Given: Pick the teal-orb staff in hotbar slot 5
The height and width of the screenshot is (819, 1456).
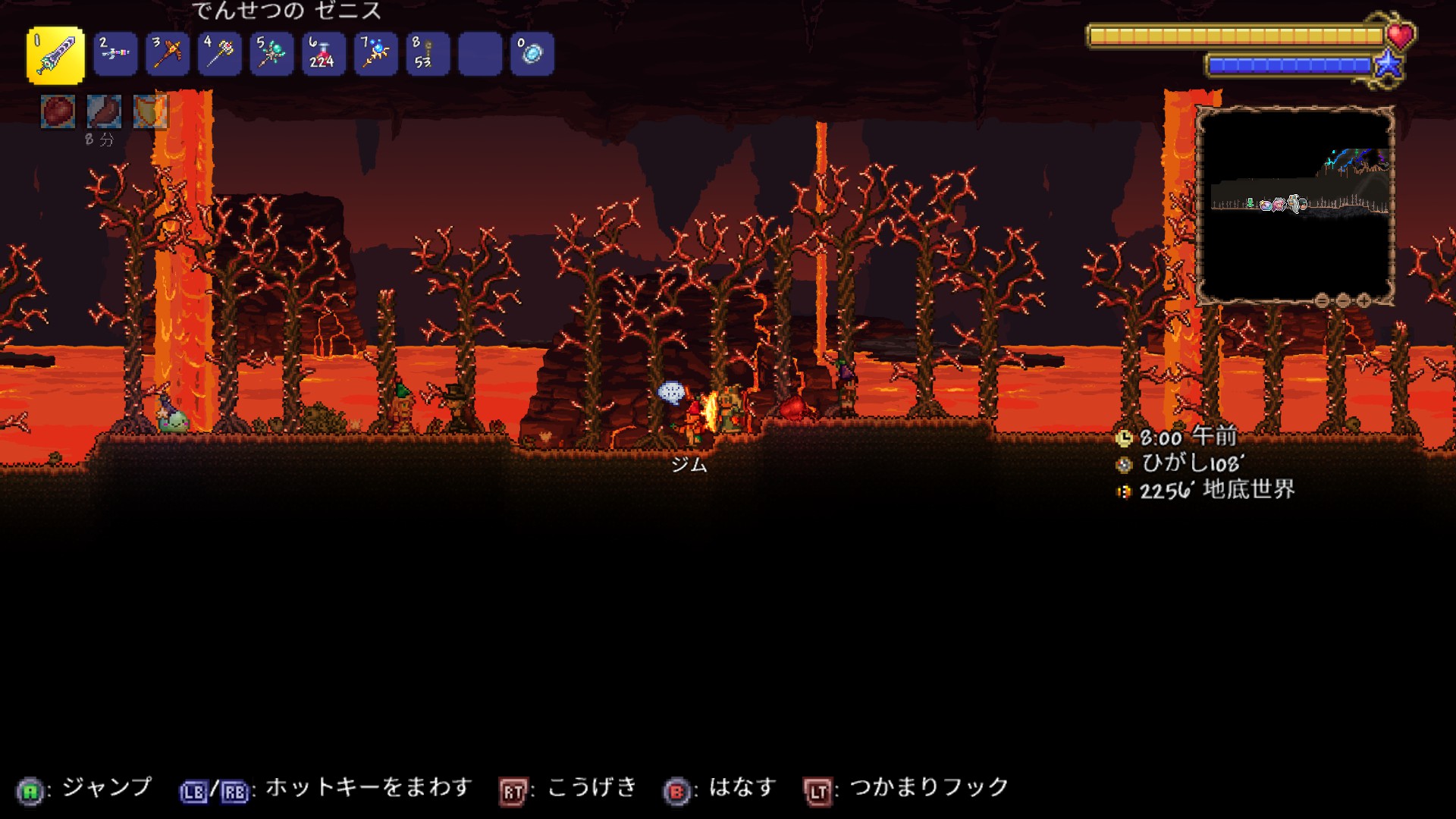Looking at the screenshot, I should point(271,54).
